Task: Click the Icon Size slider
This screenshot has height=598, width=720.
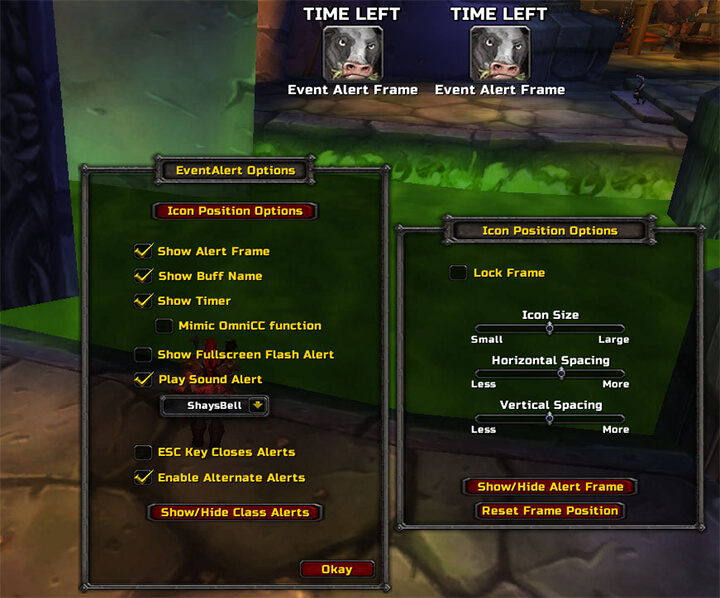Action: click(550, 327)
